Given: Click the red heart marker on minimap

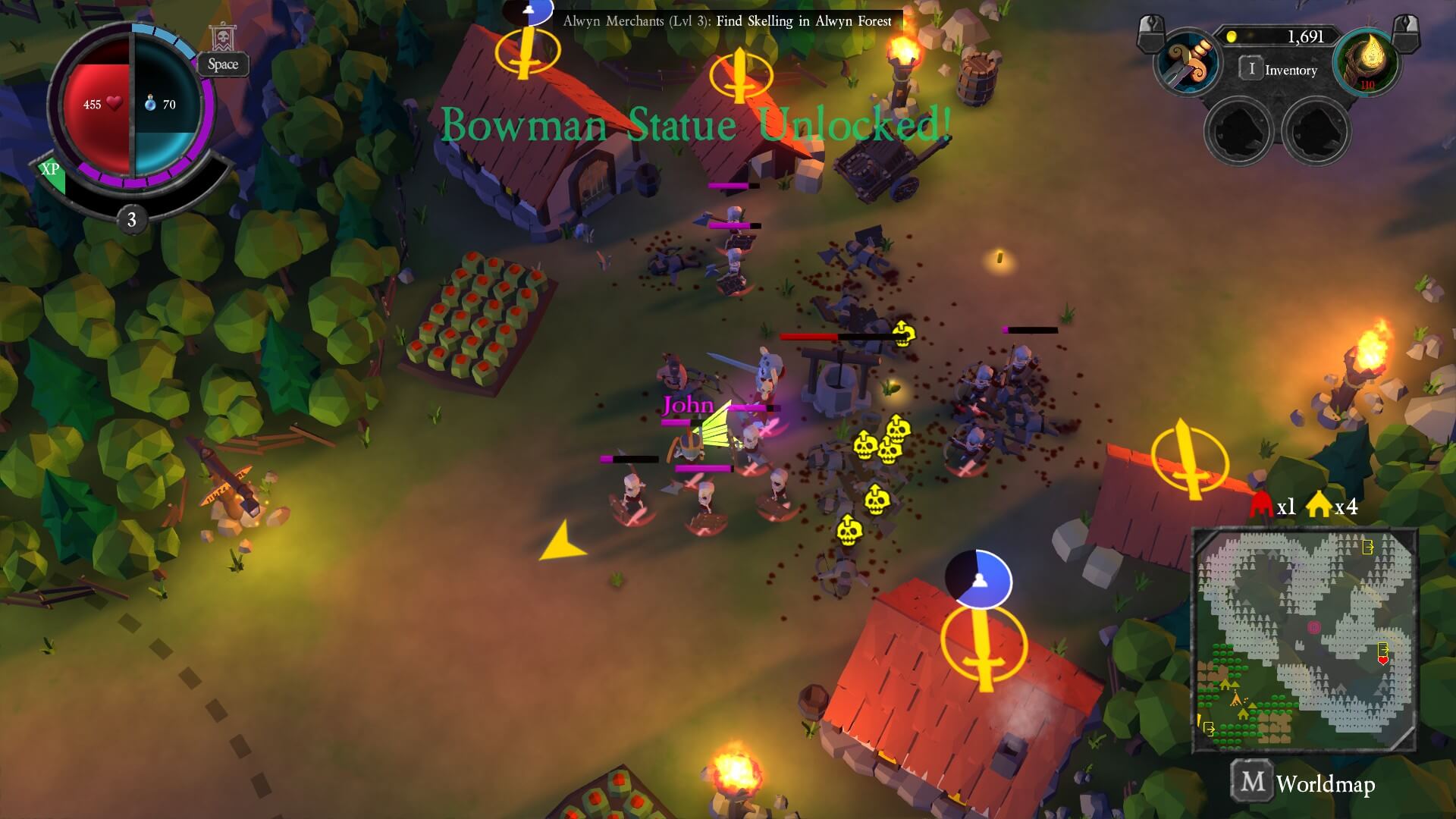Looking at the screenshot, I should [x=1382, y=661].
